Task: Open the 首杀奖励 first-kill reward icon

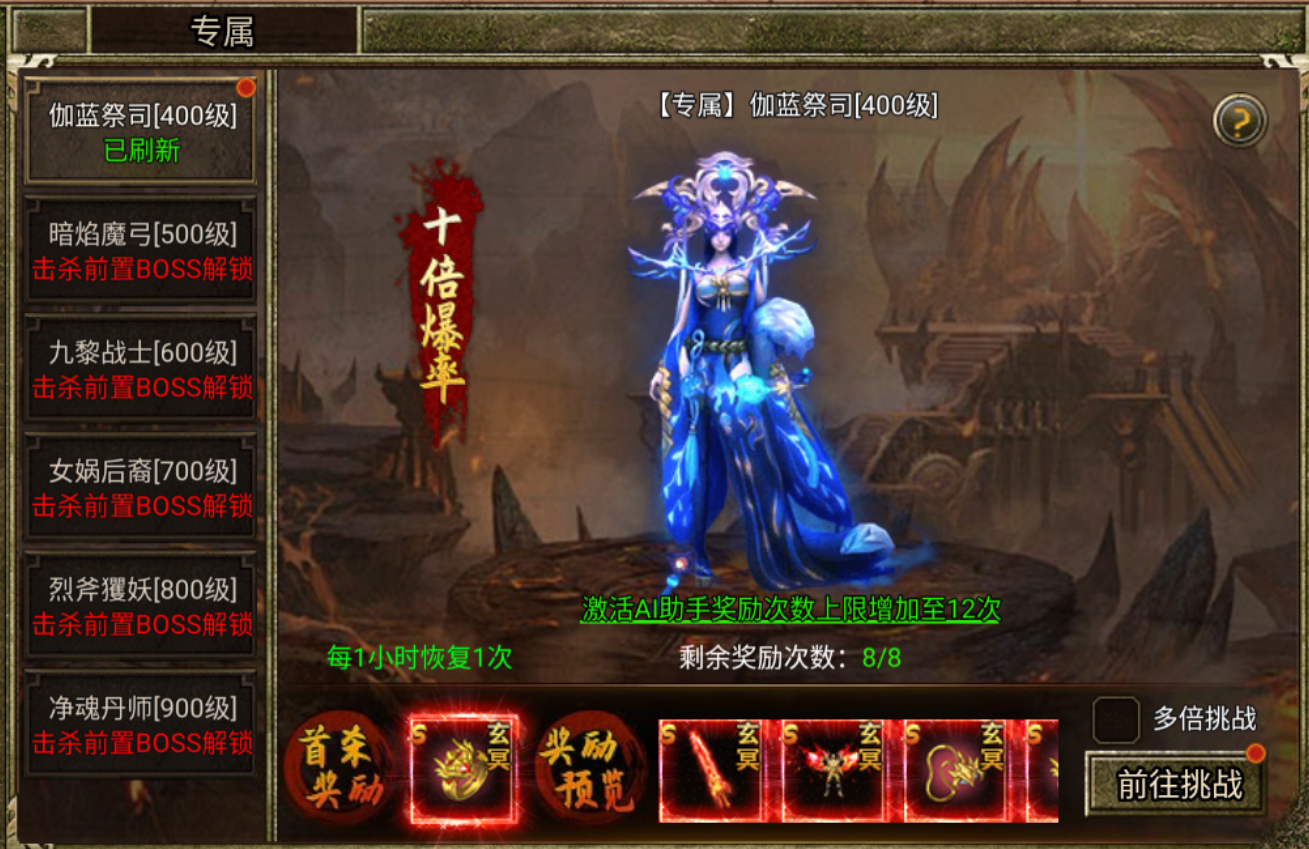Action: (x=339, y=768)
